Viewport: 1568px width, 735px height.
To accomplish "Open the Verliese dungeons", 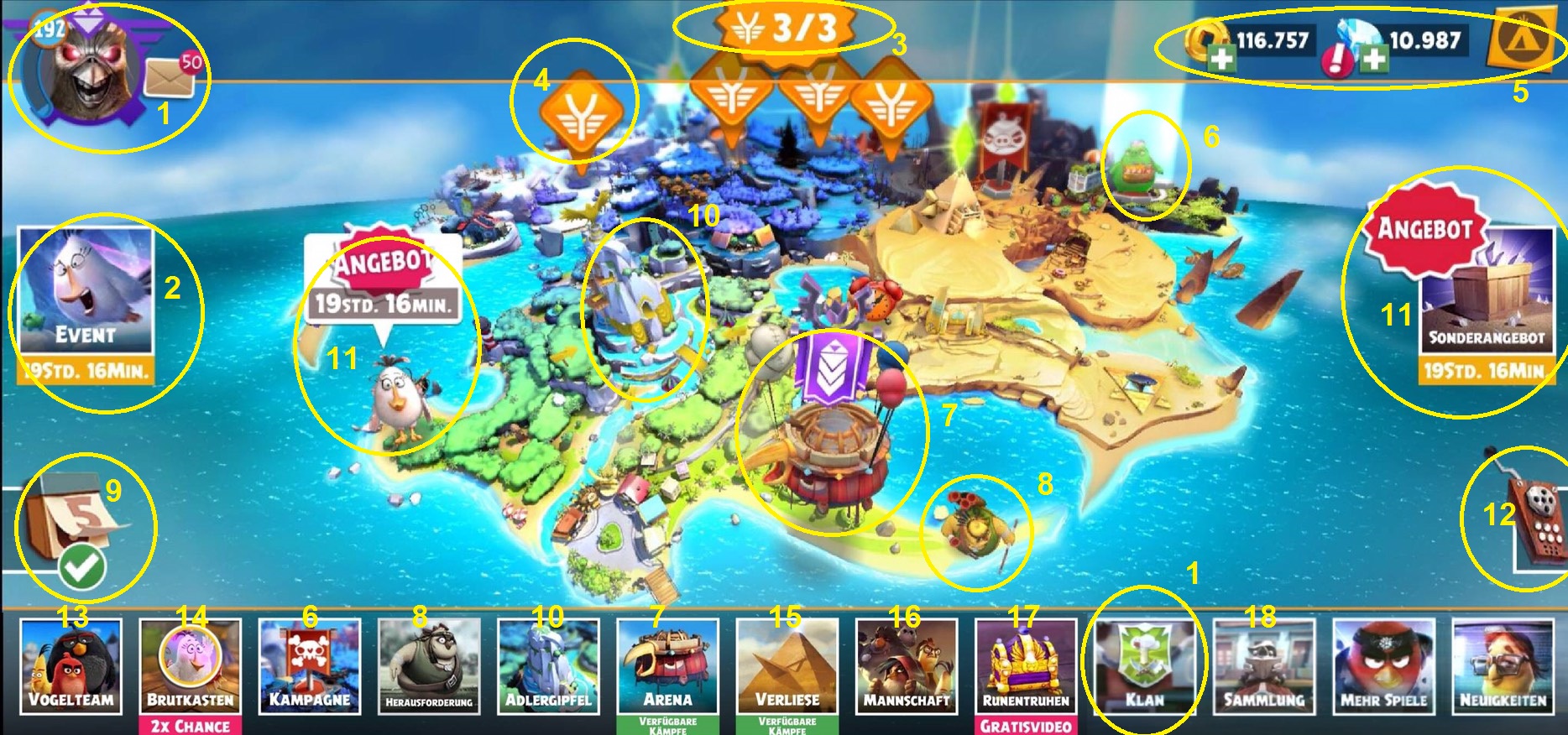I will click(x=787, y=666).
